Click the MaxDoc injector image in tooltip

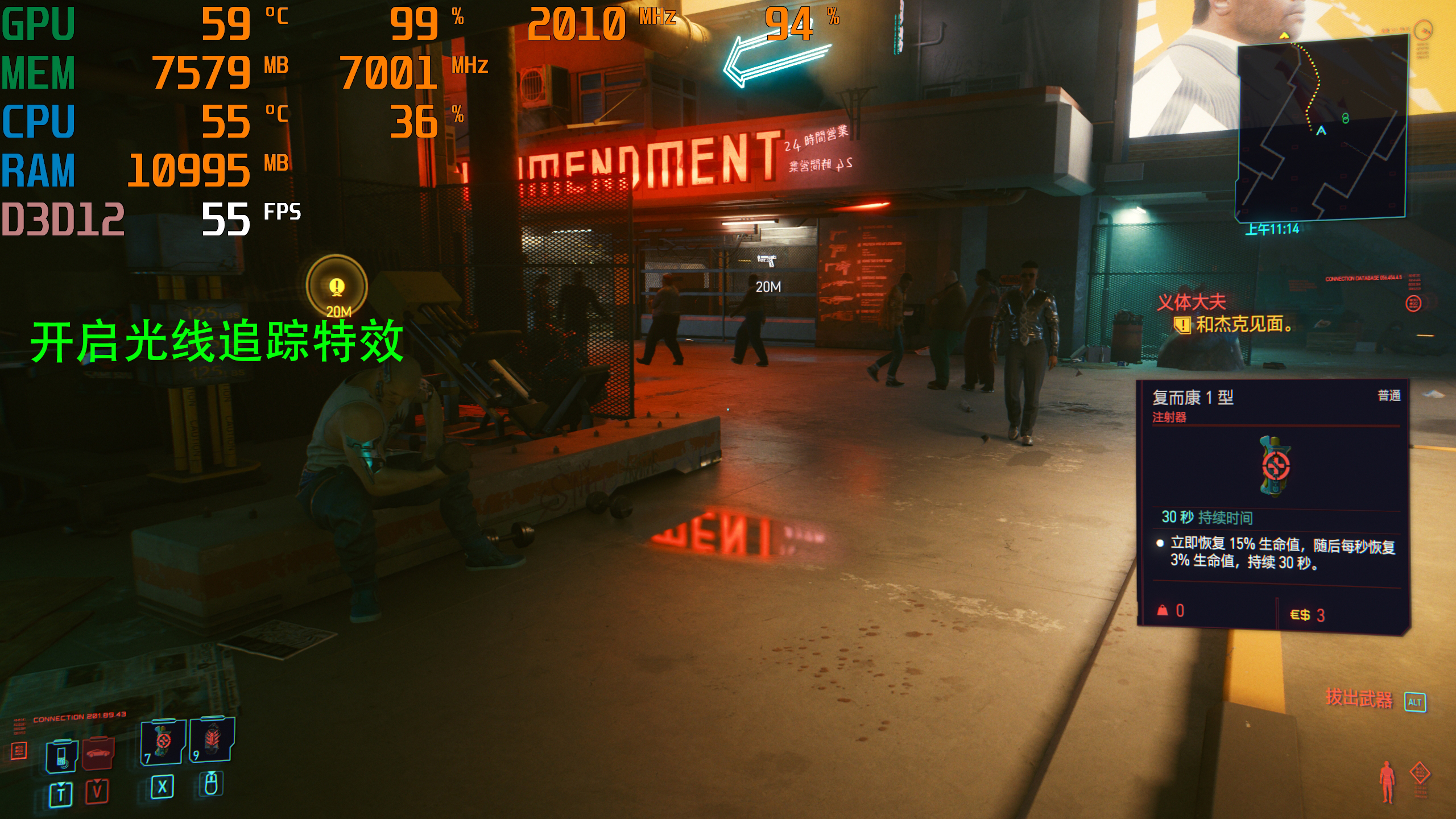pos(1275,466)
